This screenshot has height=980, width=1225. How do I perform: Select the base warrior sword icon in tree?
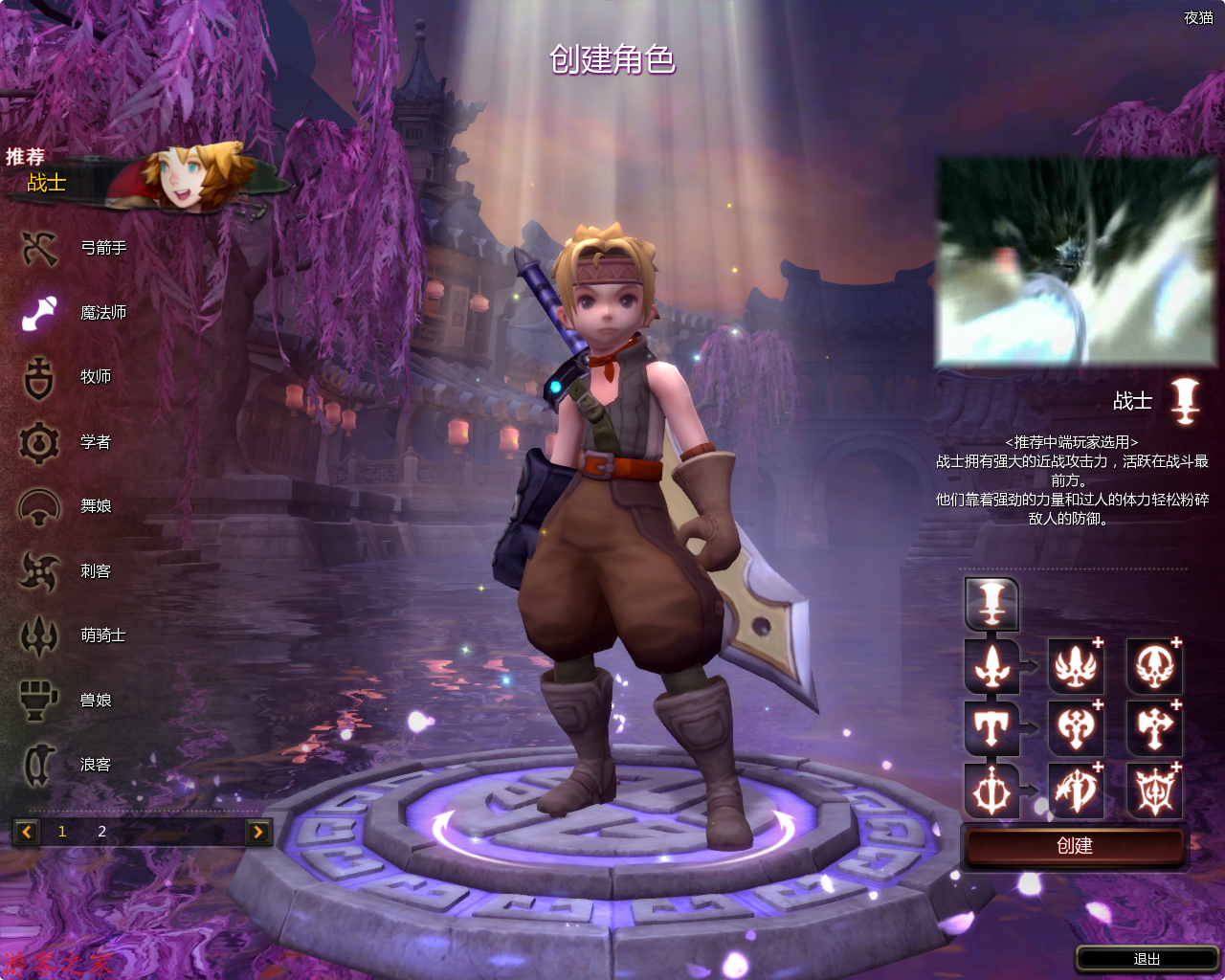[x=991, y=603]
